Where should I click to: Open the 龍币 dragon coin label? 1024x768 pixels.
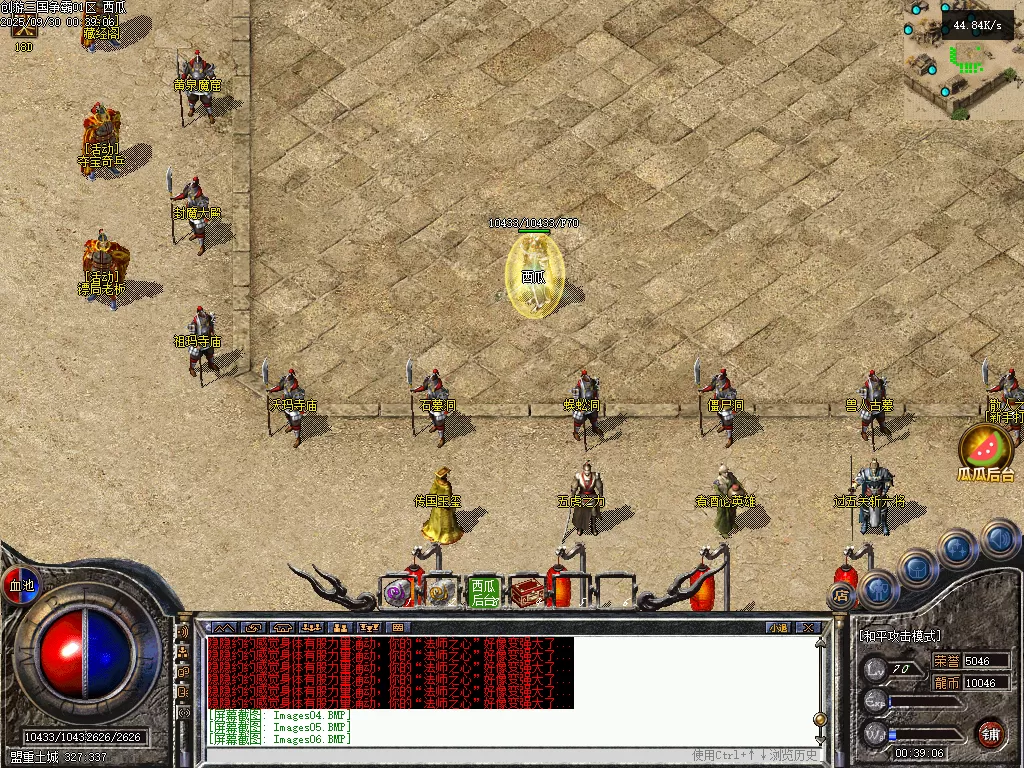tap(946, 683)
